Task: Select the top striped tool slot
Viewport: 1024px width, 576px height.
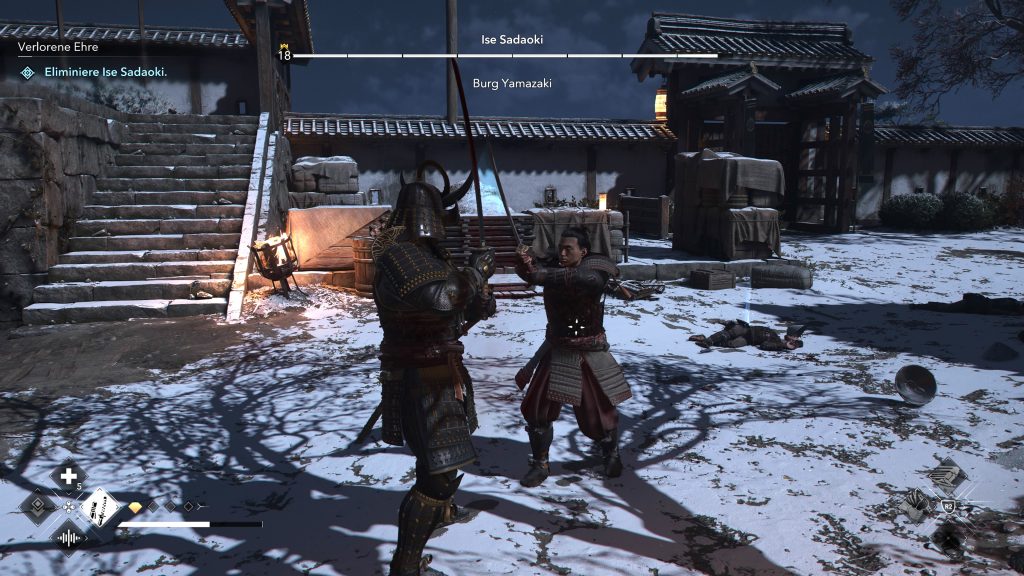Action: 947,476
